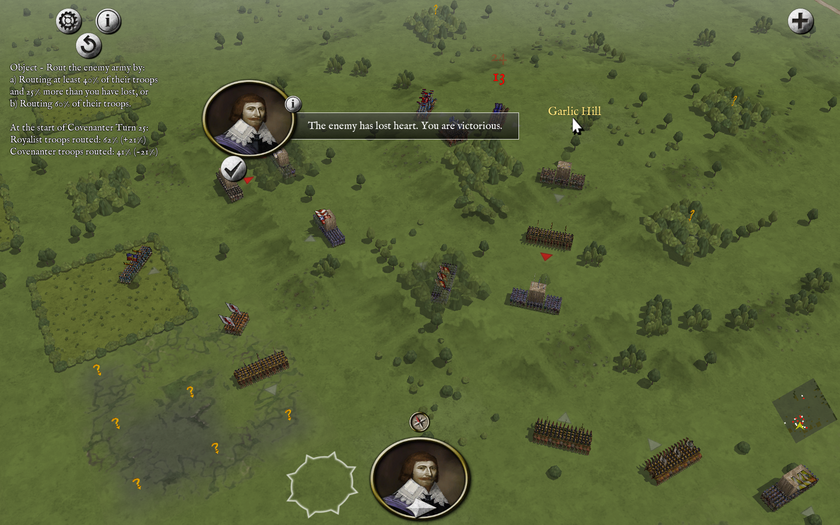Open the gear settings menu
The image size is (840, 525).
pyautogui.click(x=68, y=19)
